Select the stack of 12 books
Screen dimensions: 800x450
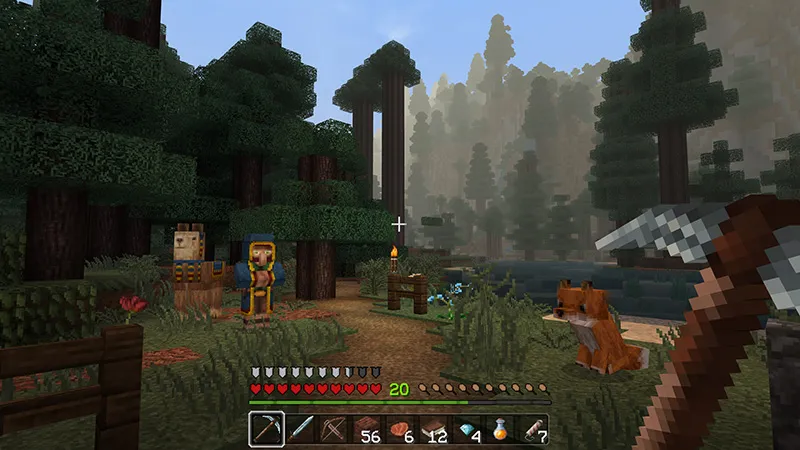tap(434, 429)
